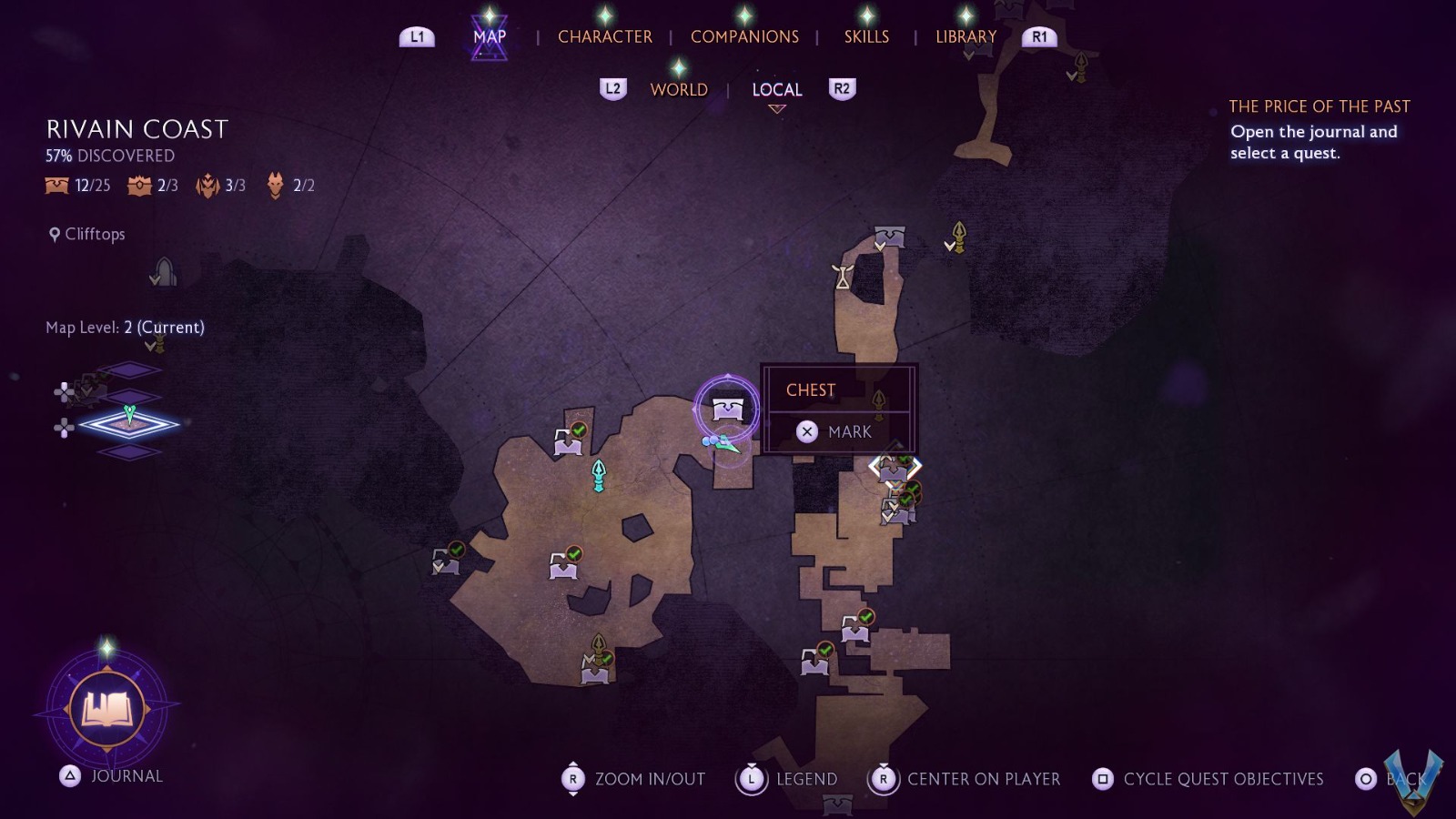
Task: Go Back from the map screen
Action: [1392, 779]
